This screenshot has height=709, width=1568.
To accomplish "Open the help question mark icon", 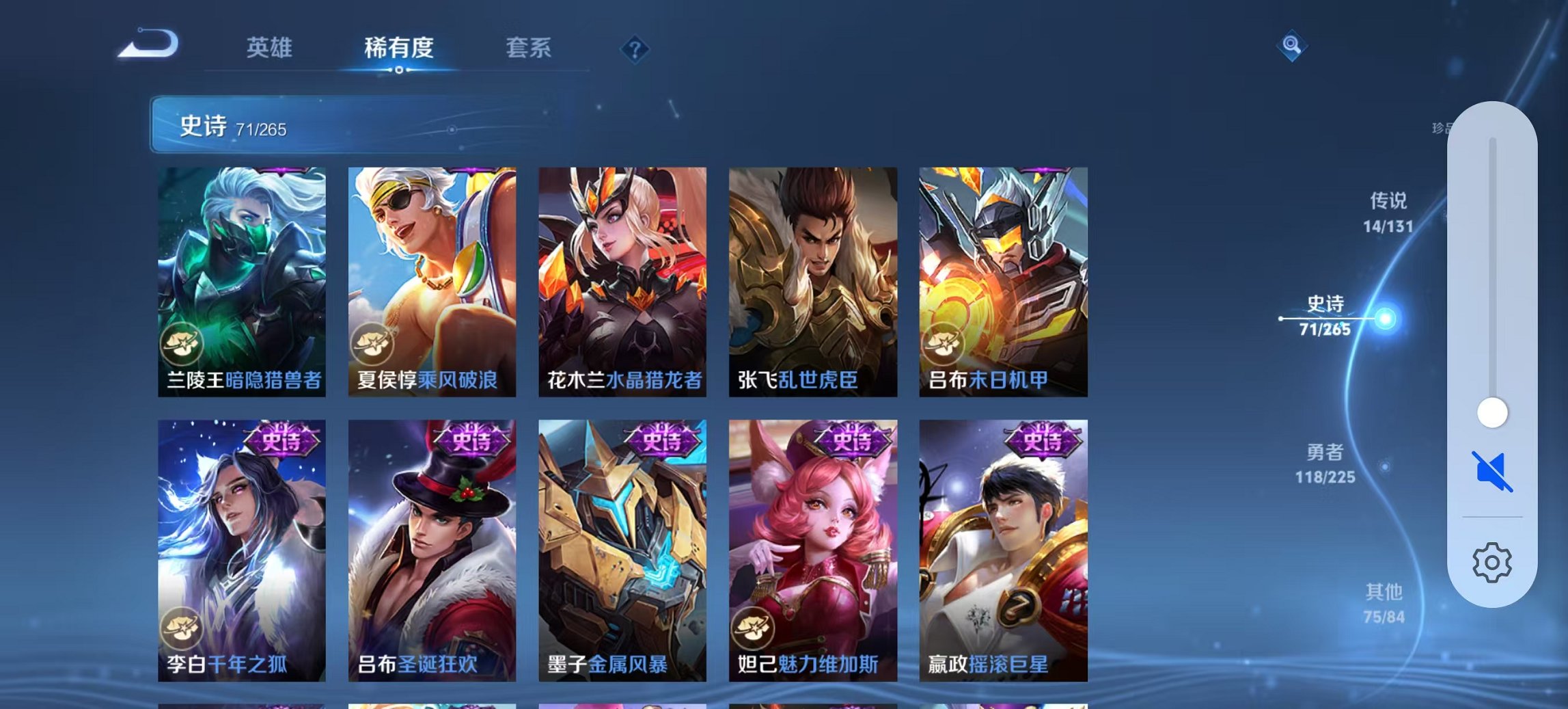I will [x=634, y=48].
